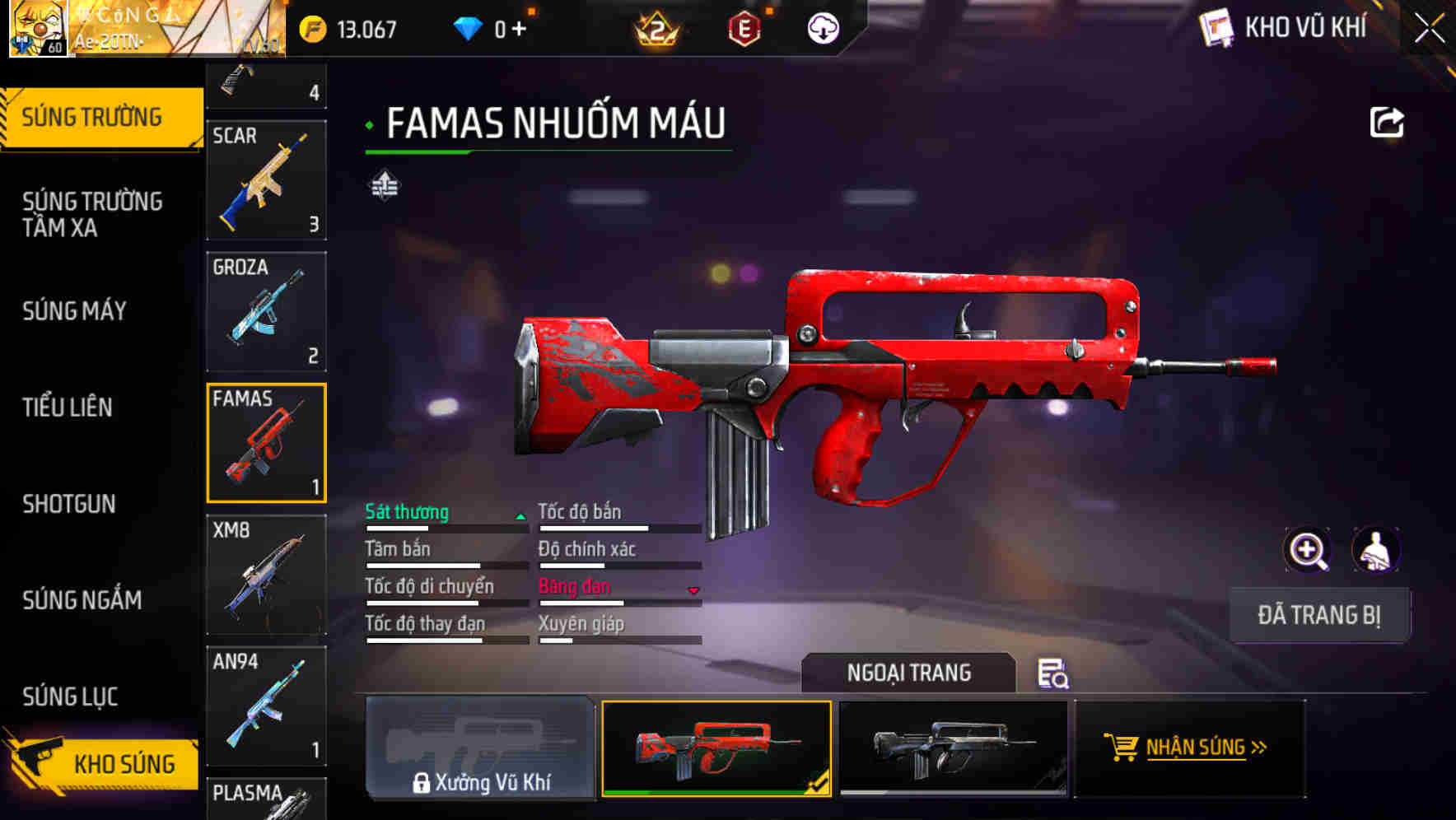Choose the XM8 weapon tile
Image resolution: width=1456 pixels, height=820 pixels.
266,574
